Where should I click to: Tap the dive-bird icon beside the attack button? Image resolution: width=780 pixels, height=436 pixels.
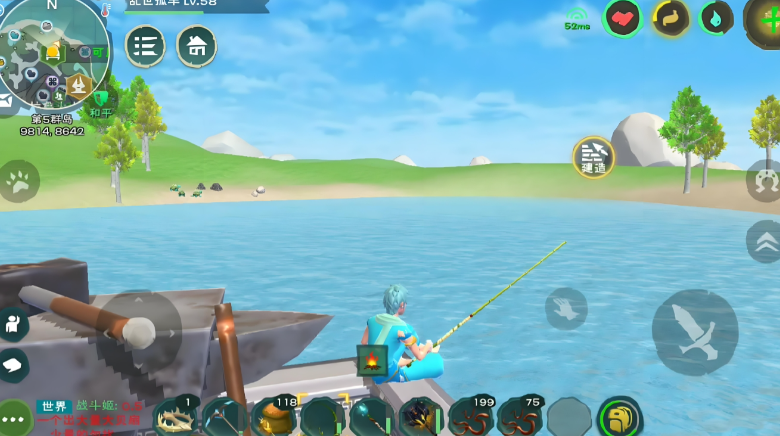[x=566, y=308]
